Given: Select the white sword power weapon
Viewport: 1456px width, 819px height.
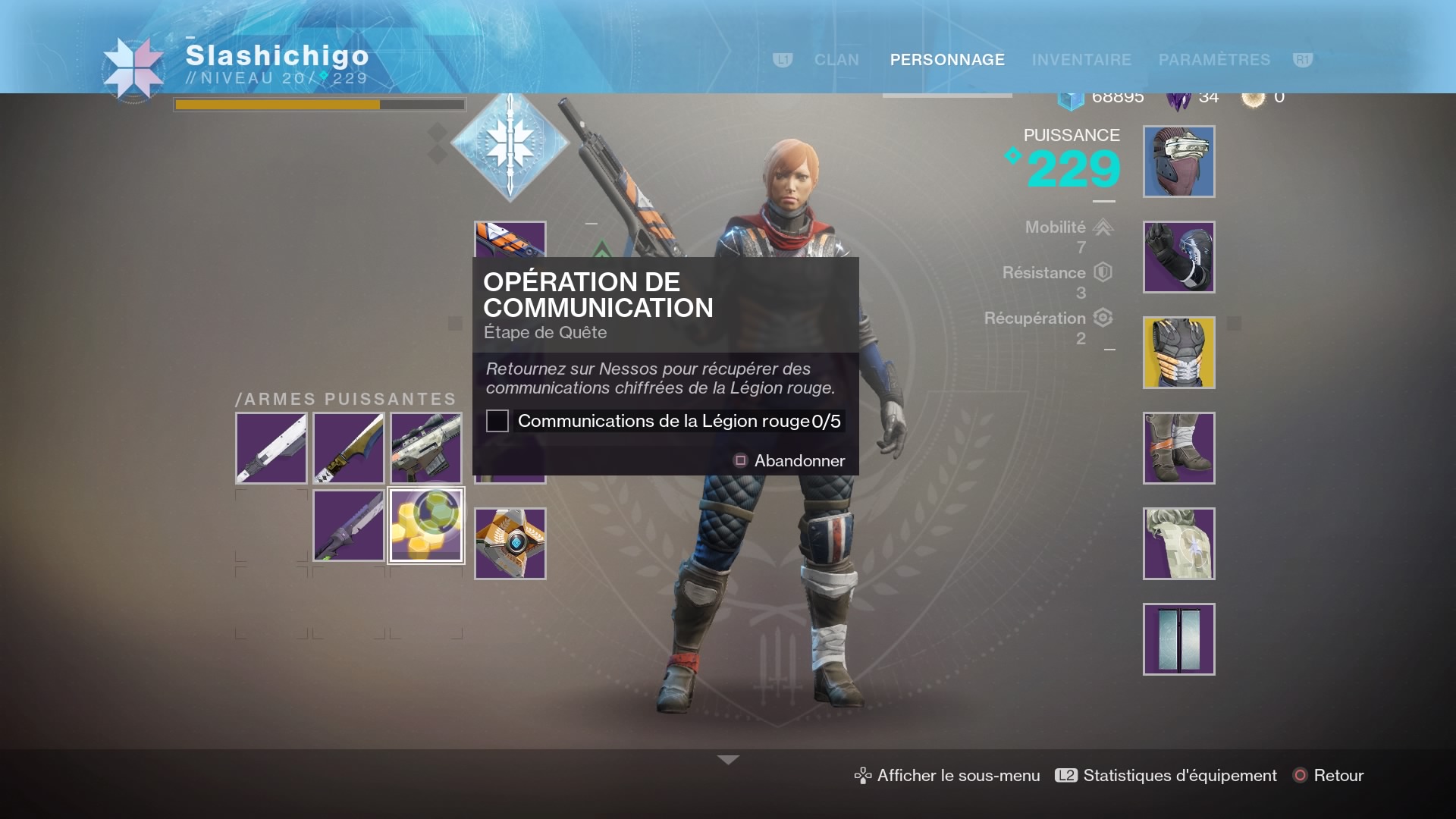Looking at the screenshot, I should pos(271,448).
